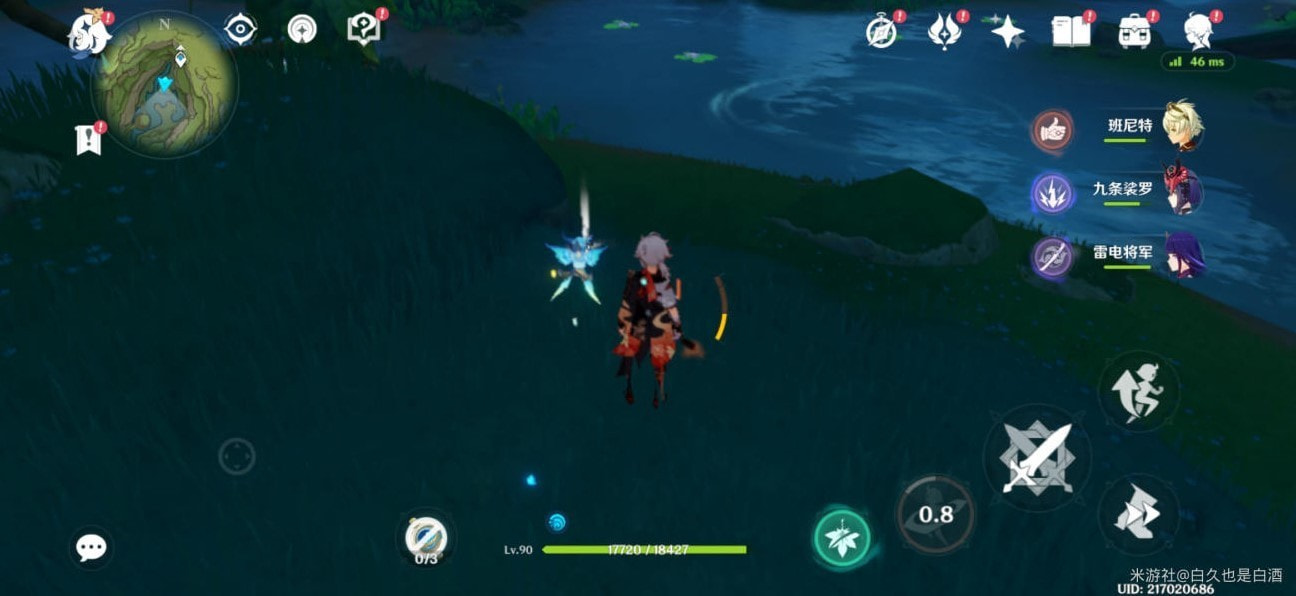Unleash the maple leaf Elemental Burst
1296x596 pixels.
(841, 538)
